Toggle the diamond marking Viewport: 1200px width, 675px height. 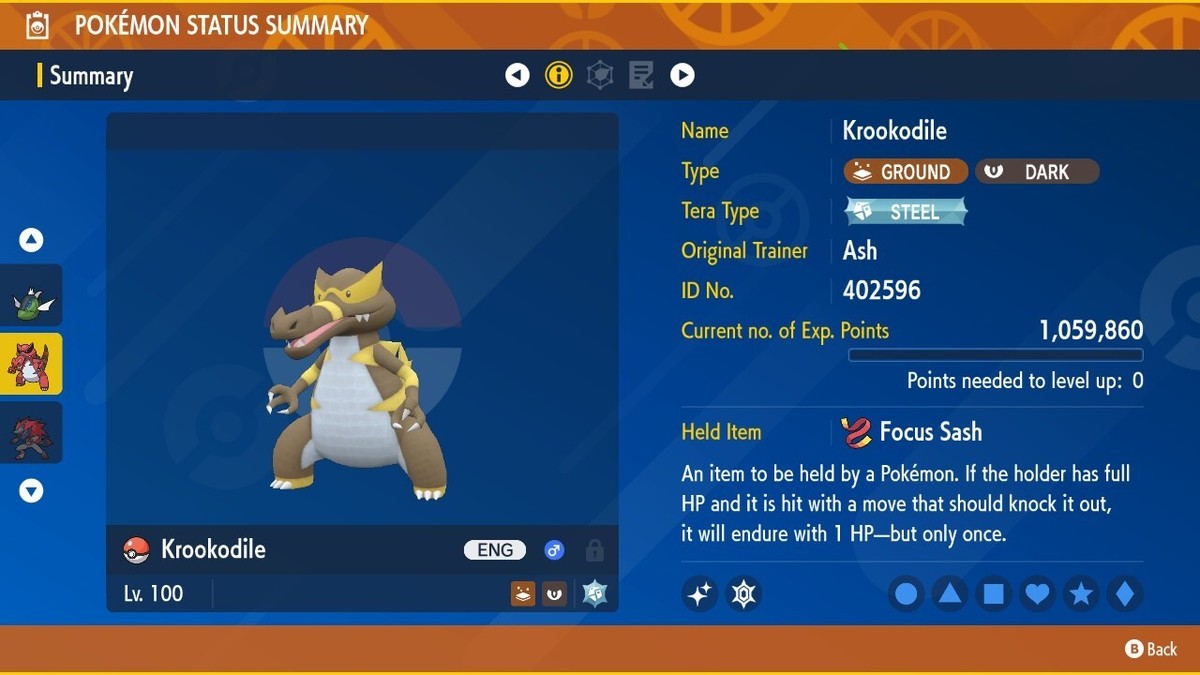(x=1125, y=594)
